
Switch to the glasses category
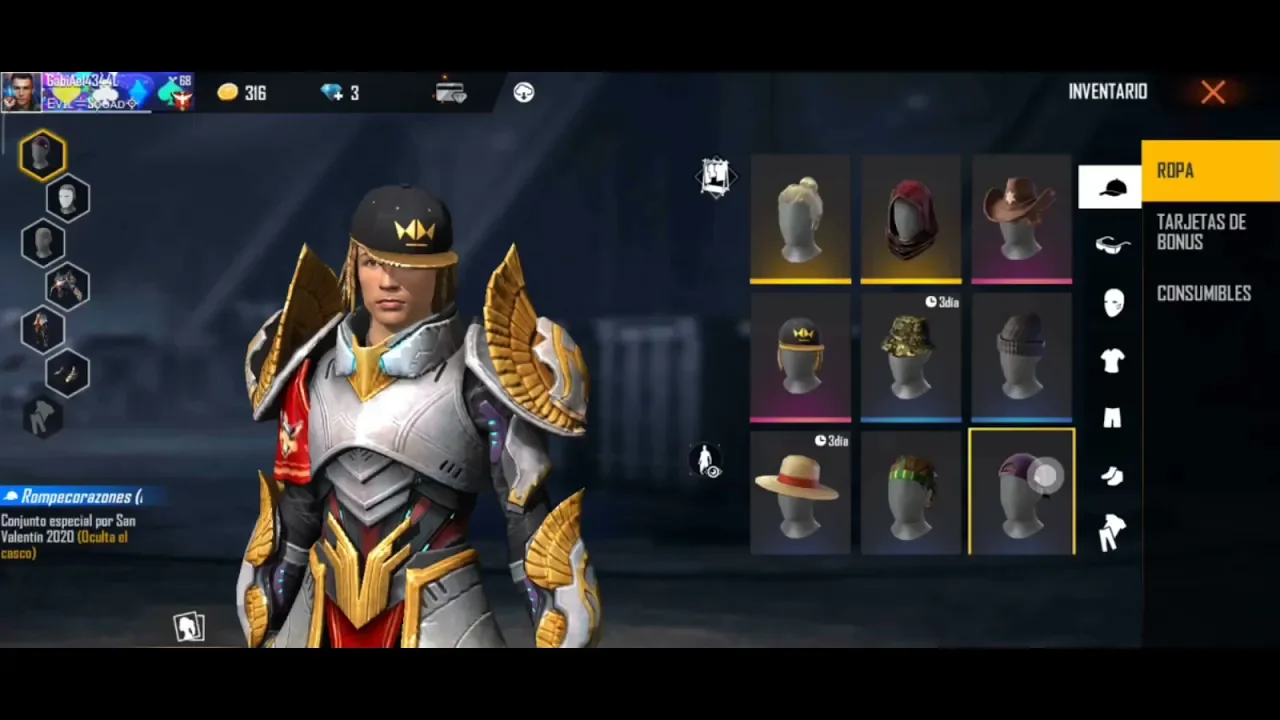(x=1112, y=245)
